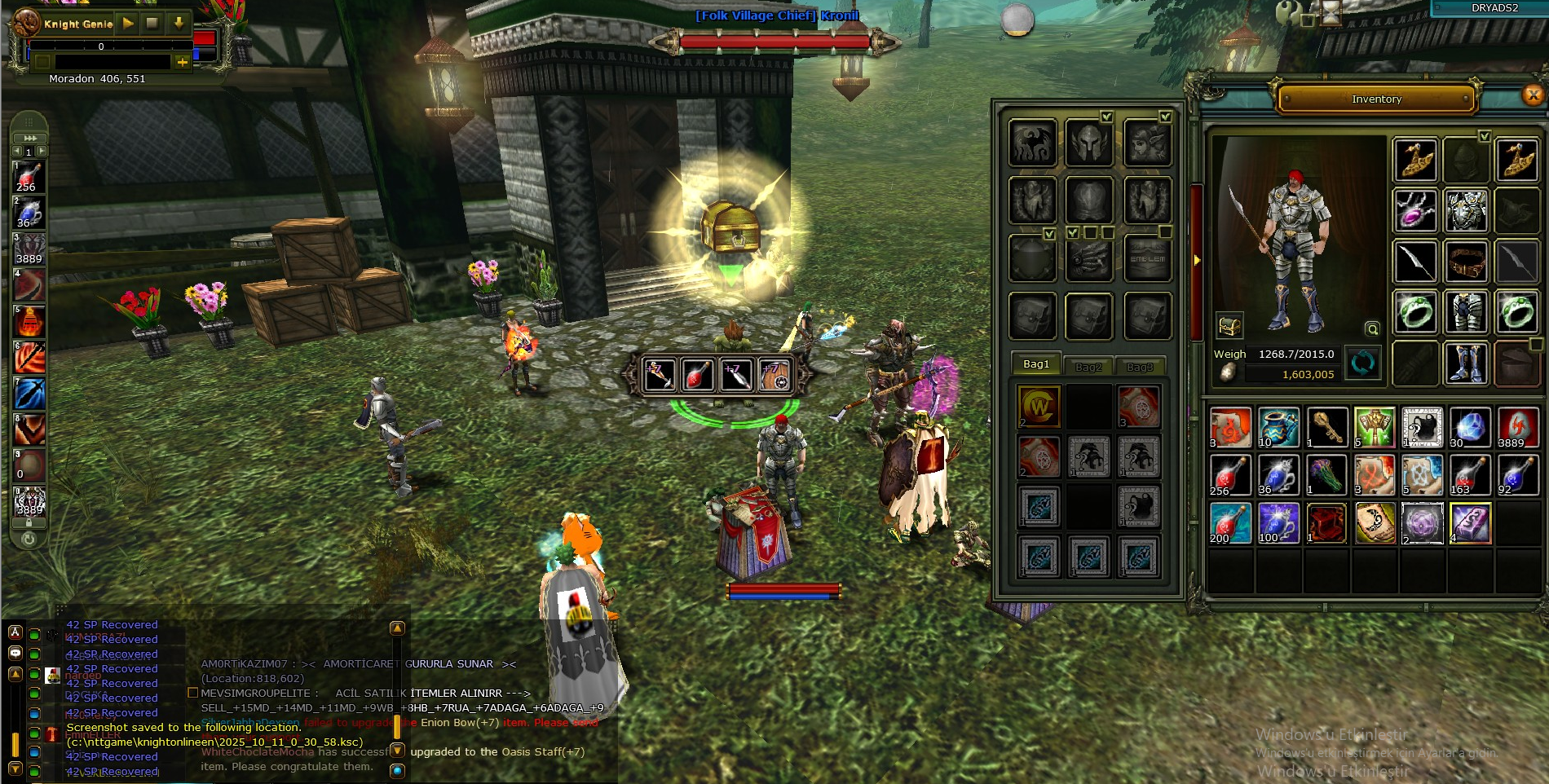Select the red potion in the upgrade popup
The image size is (1549, 784).
[698, 374]
